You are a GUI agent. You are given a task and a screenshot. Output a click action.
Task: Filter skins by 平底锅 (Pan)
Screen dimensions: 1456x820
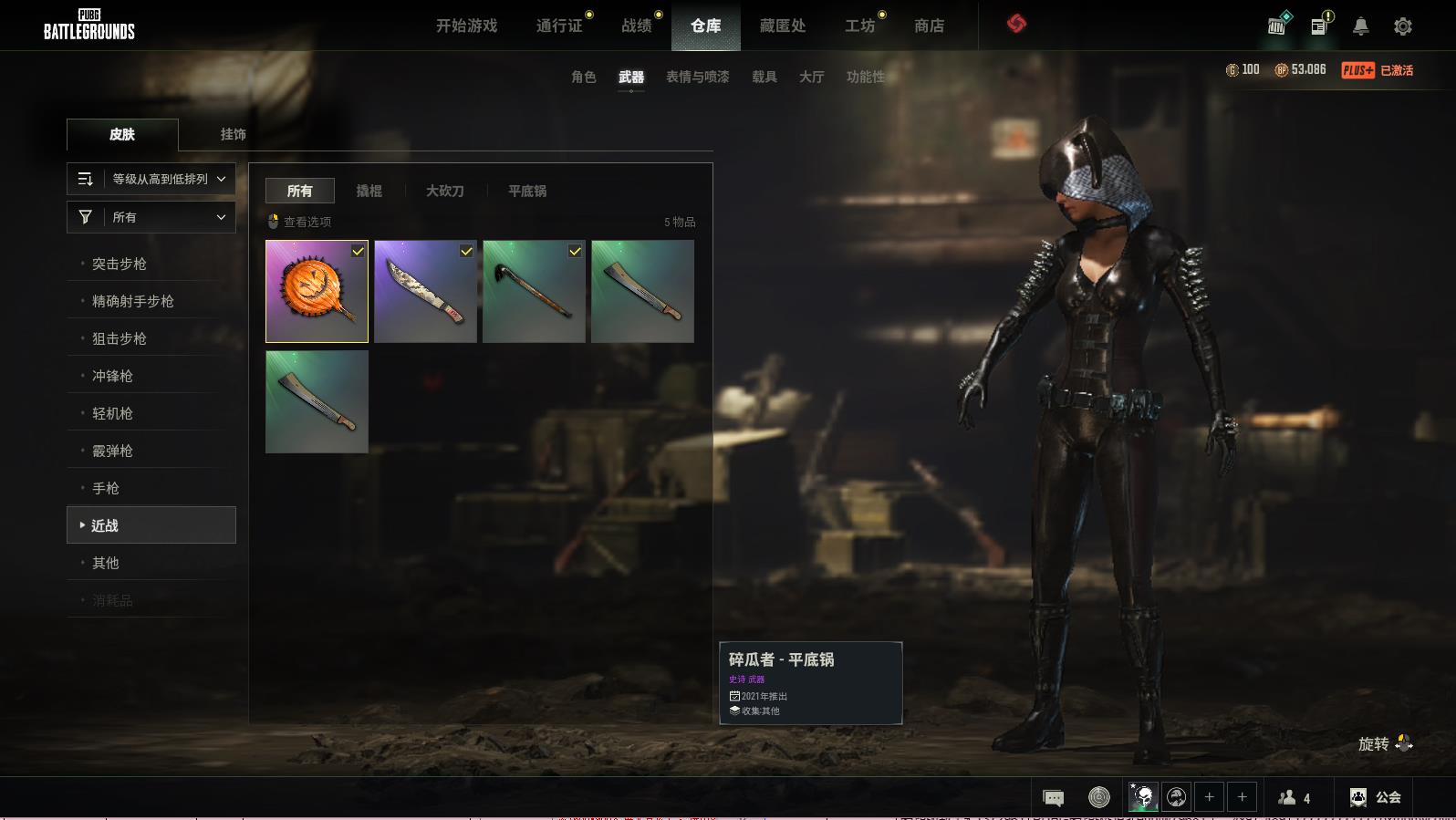(x=527, y=191)
